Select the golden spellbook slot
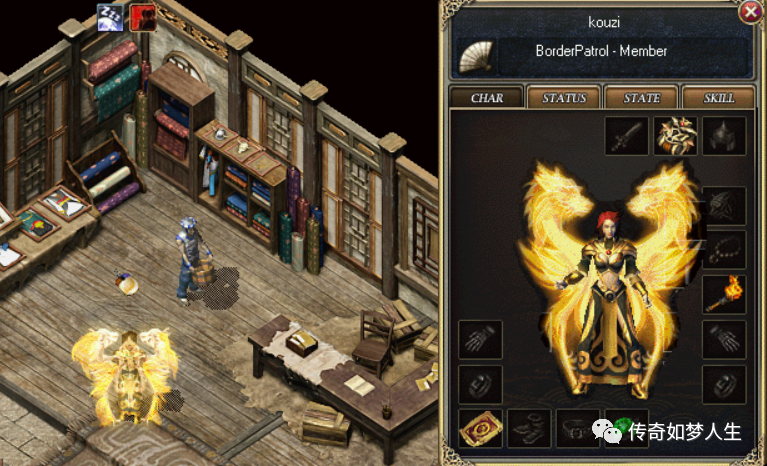Viewport: 767px width, 466px height. click(479, 428)
